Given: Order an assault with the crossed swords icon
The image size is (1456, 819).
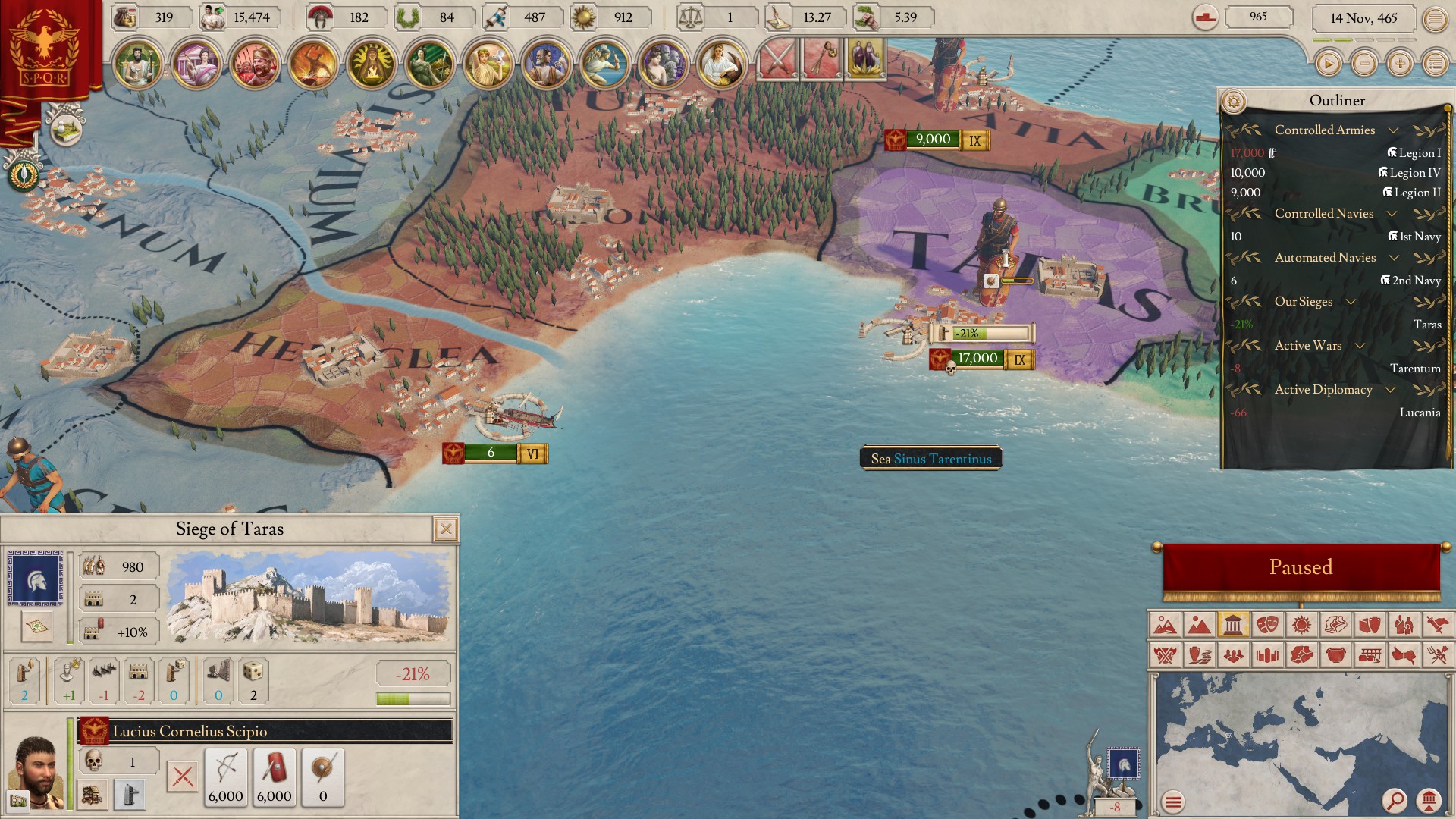Looking at the screenshot, I should click(x=182, y=775).
